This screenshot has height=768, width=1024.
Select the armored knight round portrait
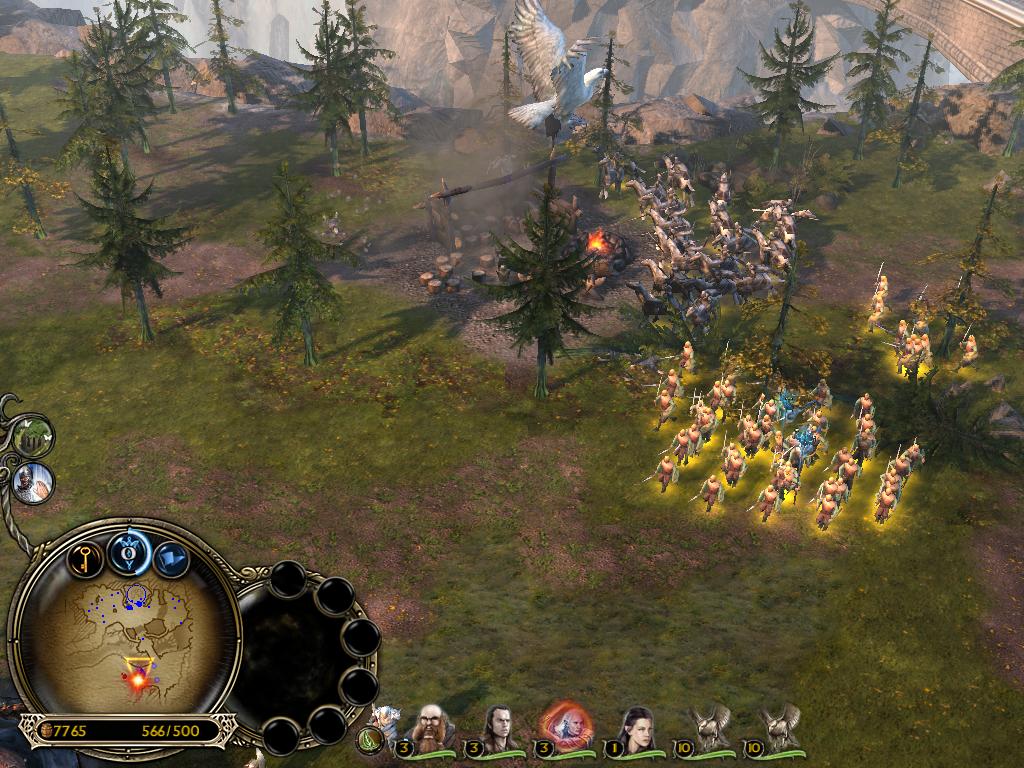pyautogui.click(x=34, y=483)
